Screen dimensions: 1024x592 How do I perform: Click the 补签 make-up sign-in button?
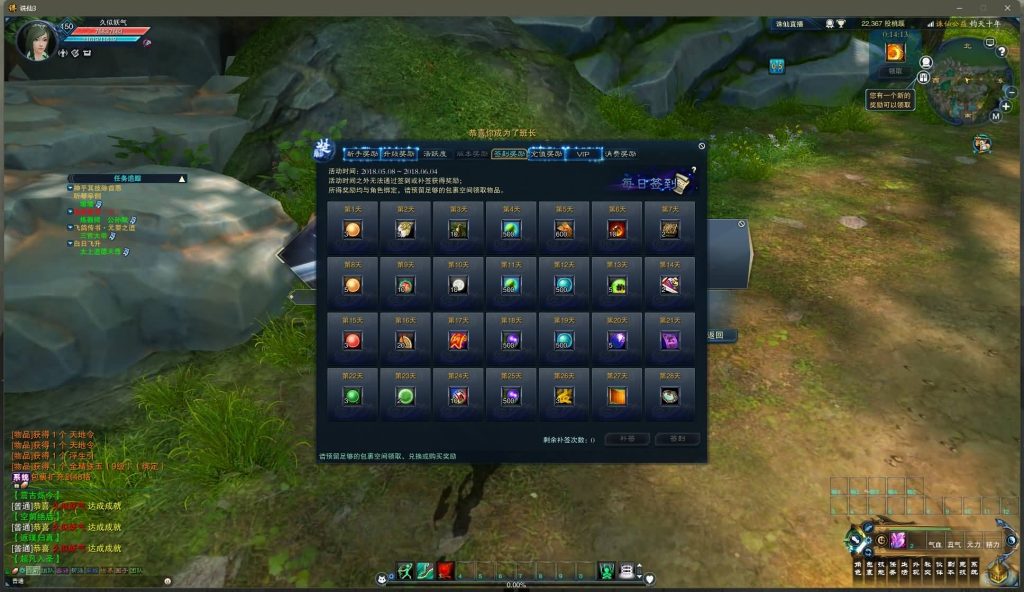coord(627,439)
